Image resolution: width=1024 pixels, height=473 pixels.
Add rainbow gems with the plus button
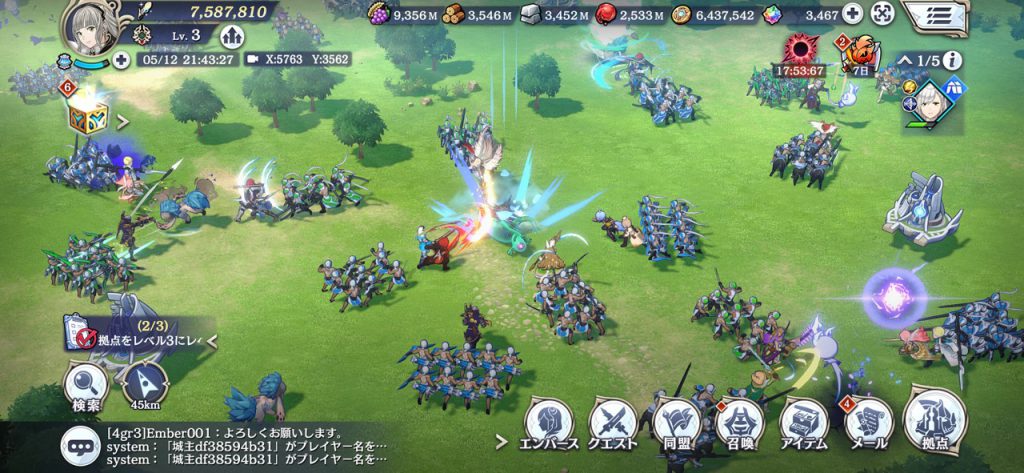[852, 14]
